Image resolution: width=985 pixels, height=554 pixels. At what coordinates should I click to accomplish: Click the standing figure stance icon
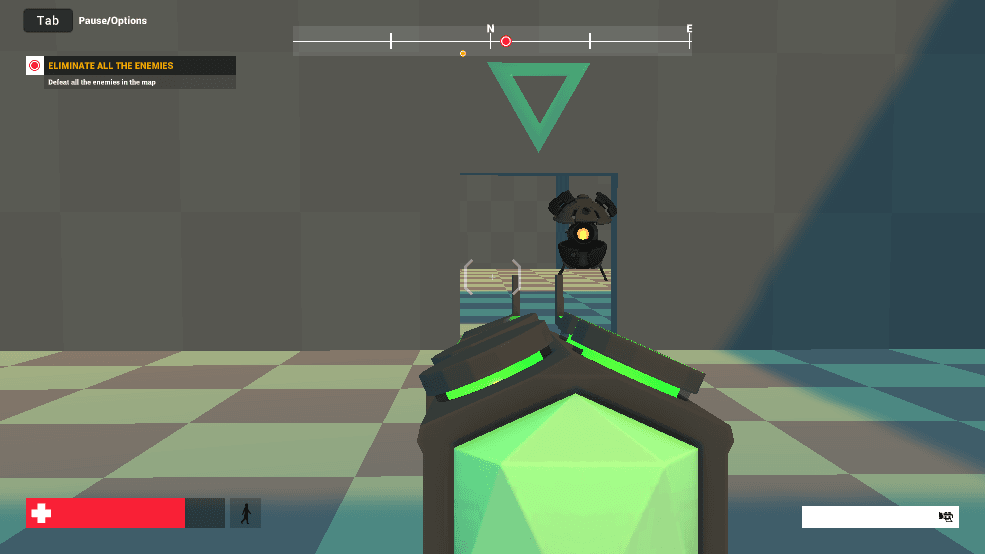pos(245,513)
